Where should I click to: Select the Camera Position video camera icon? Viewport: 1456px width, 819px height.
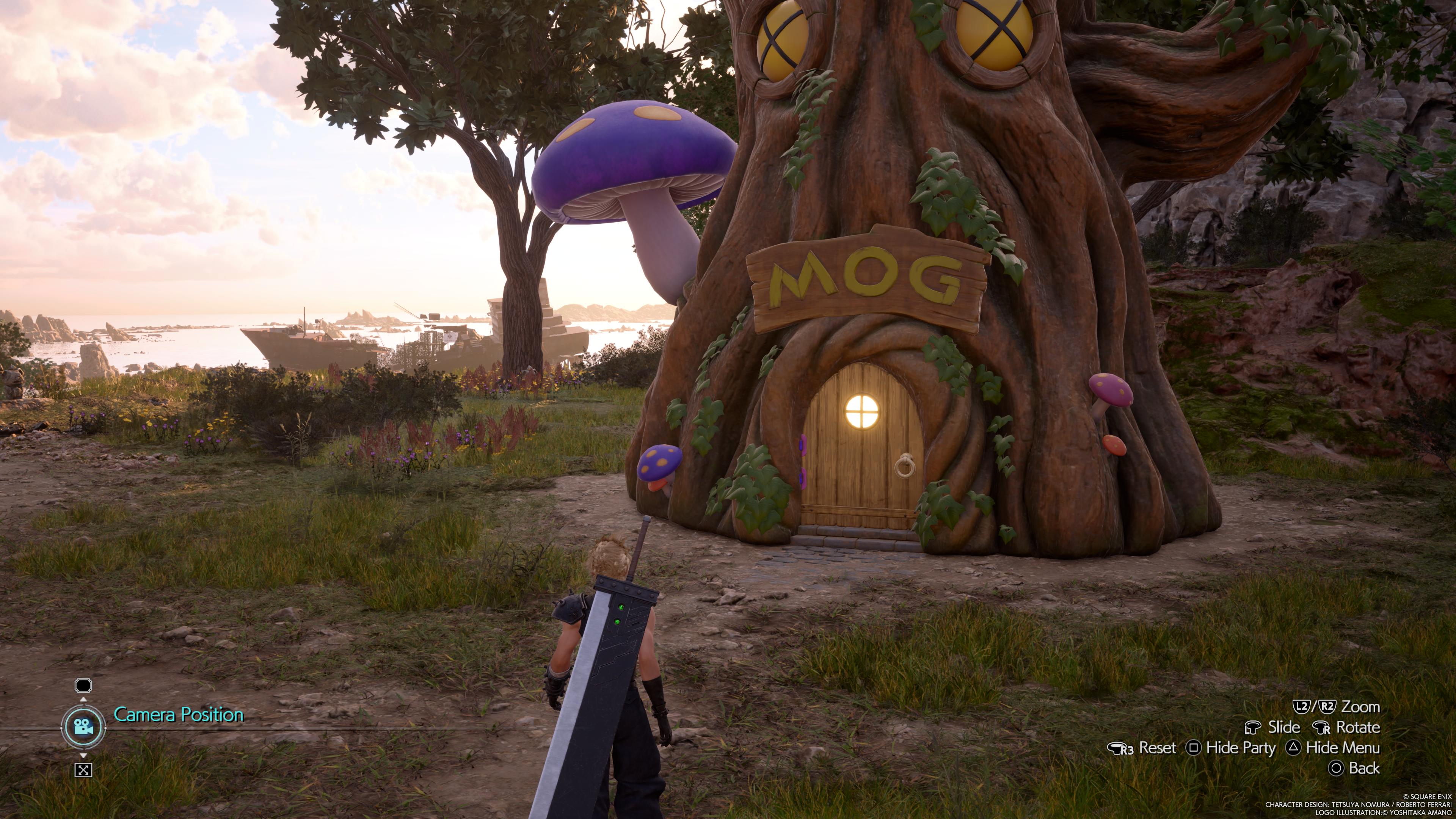tap(83, 727)
